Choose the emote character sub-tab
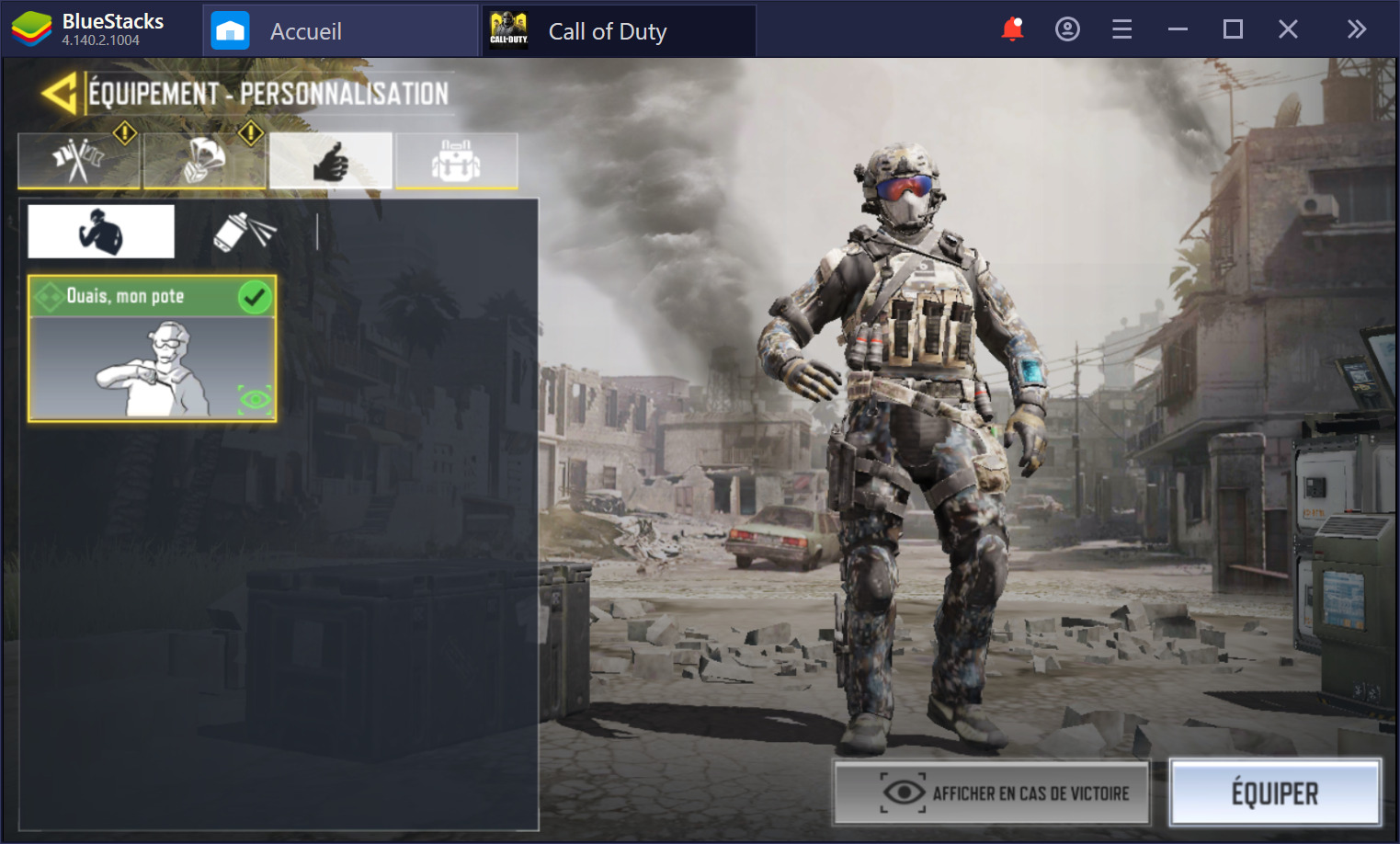 (x=101, y=231)
